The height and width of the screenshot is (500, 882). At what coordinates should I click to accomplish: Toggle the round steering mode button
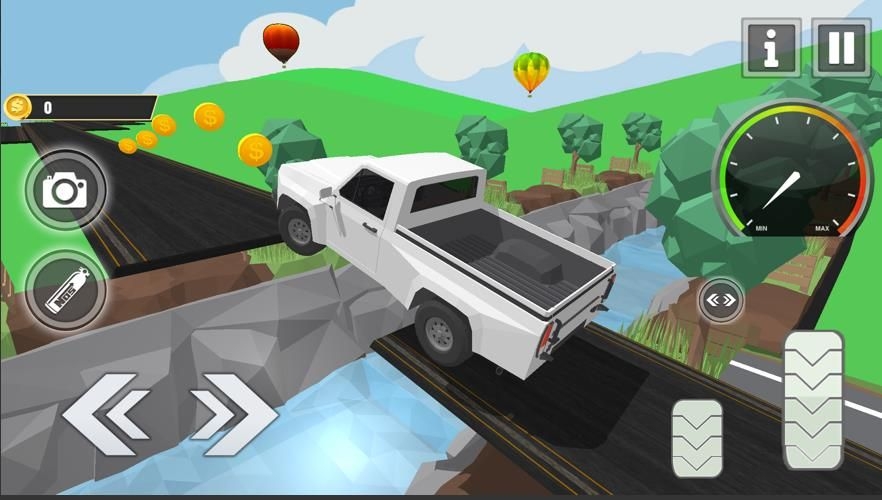720,299
